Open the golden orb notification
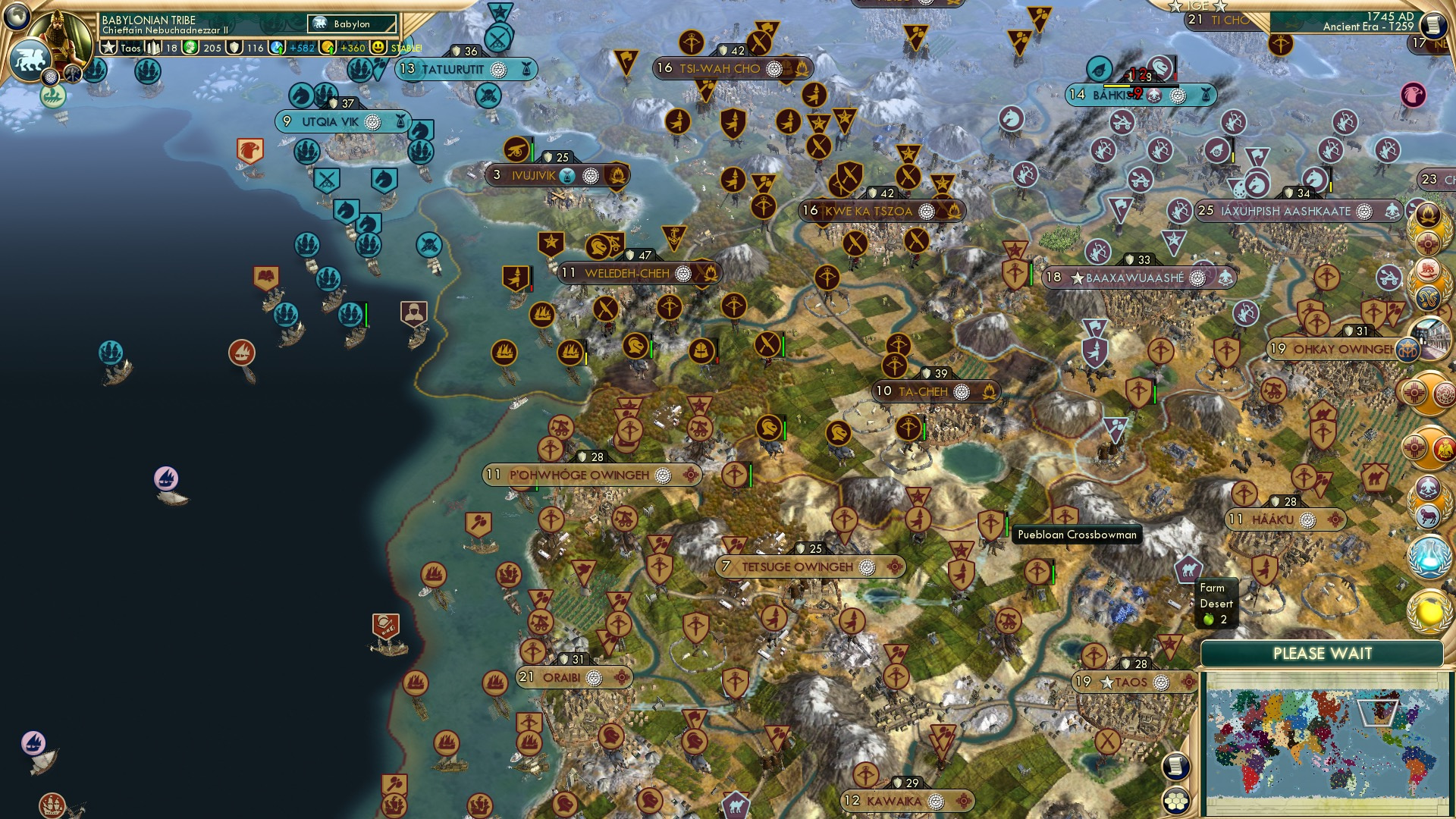1456x819 pixels. point(1429,612)
